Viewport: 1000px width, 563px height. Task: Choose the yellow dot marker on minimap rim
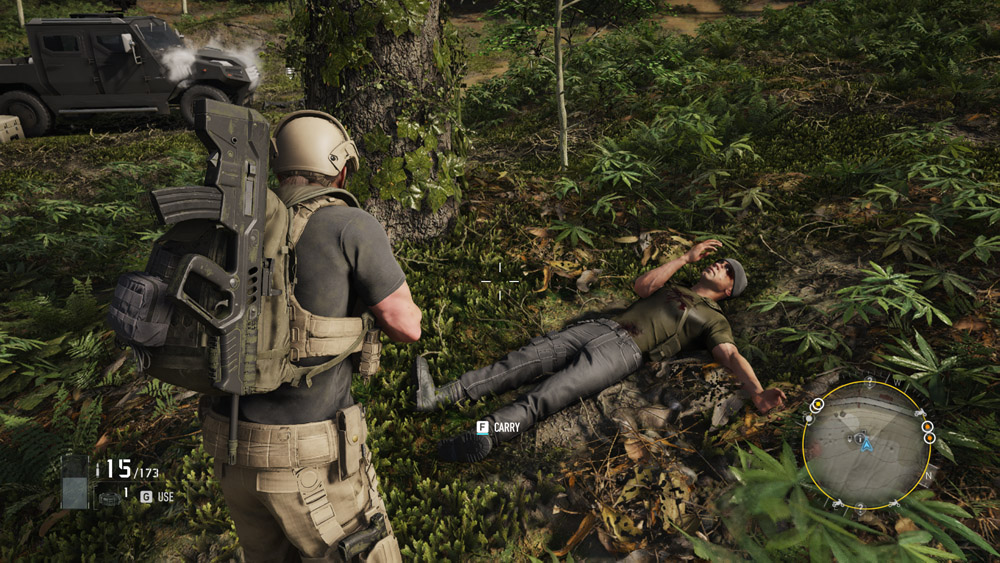click(x=818, y=405)
